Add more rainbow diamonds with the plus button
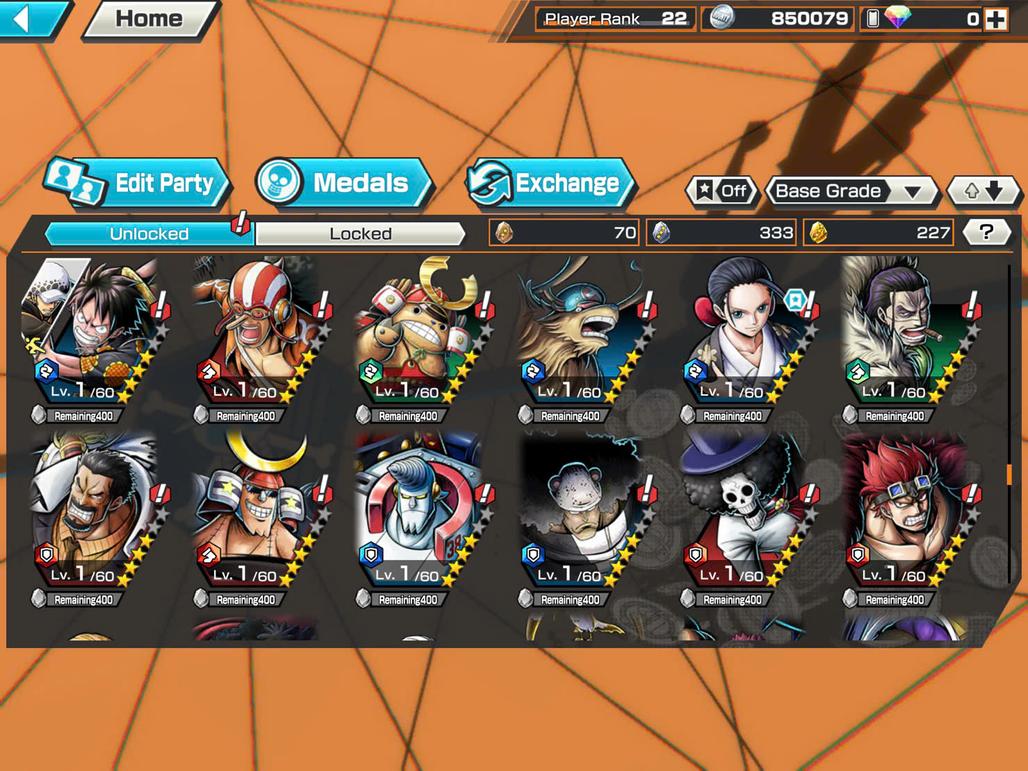The width and height of the screenshot is (1028, 771). pyautogui.click(x=995, y=19)
